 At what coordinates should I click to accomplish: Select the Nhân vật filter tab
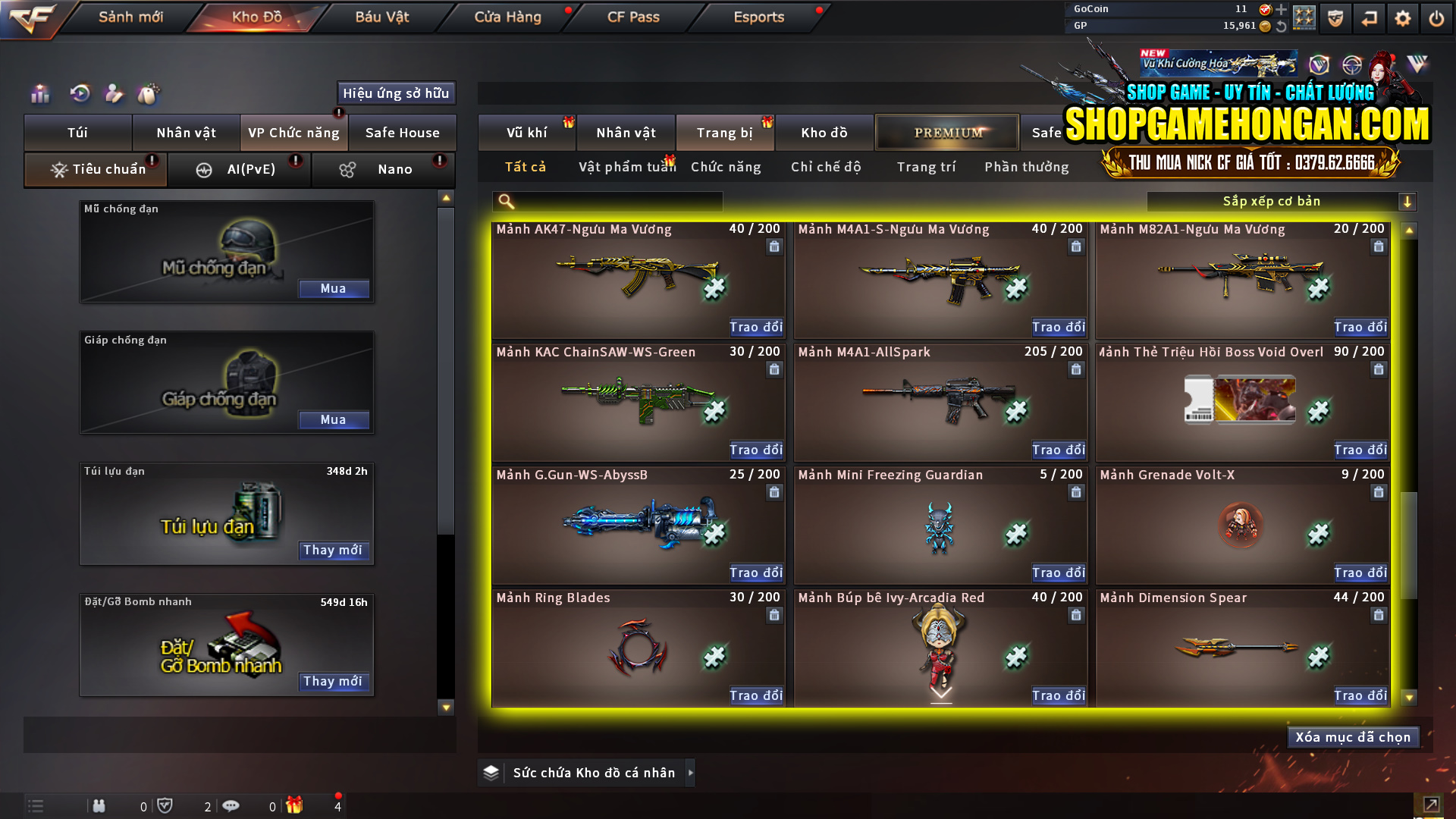click(x=626, y=132)
